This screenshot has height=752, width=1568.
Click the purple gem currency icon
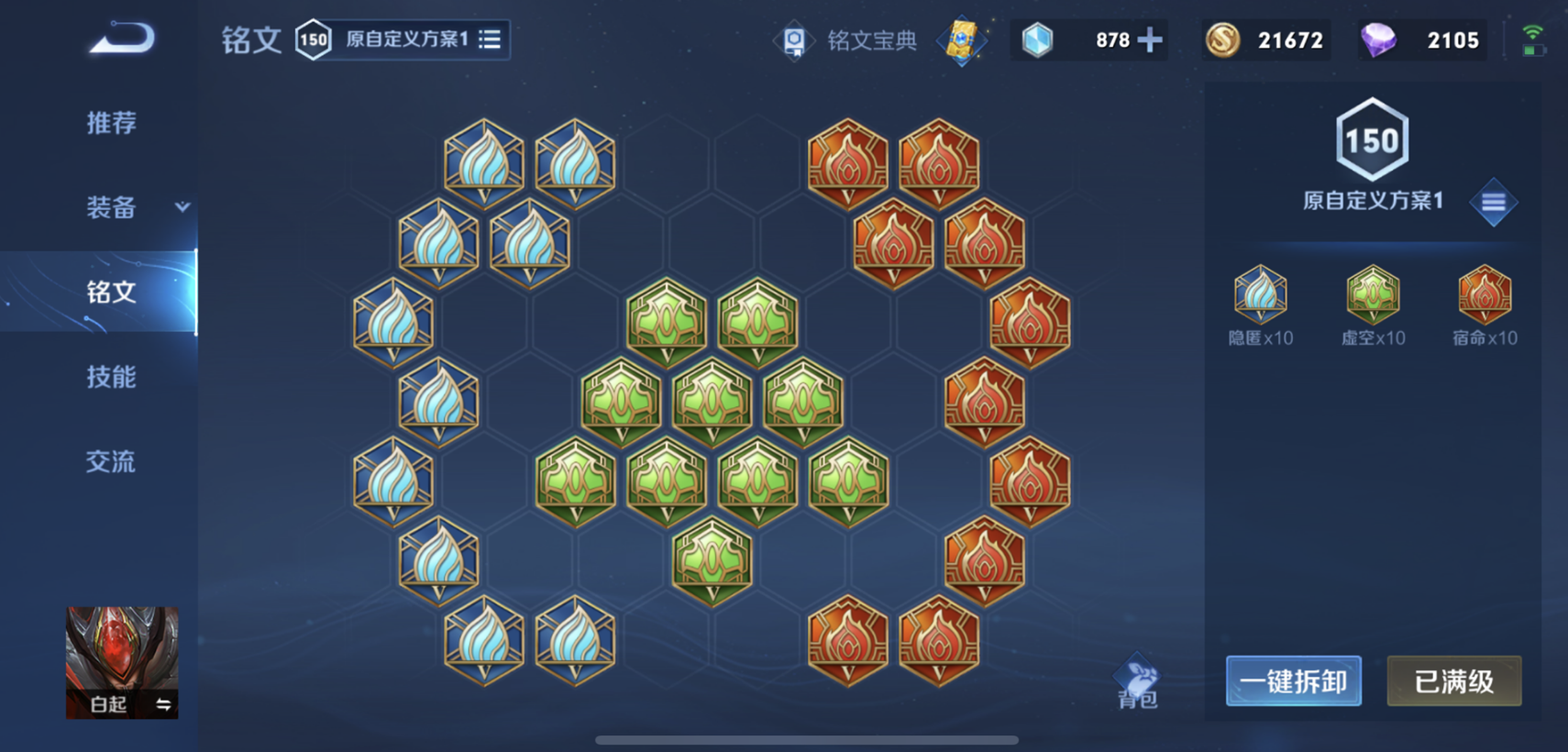click(1380, 39)
